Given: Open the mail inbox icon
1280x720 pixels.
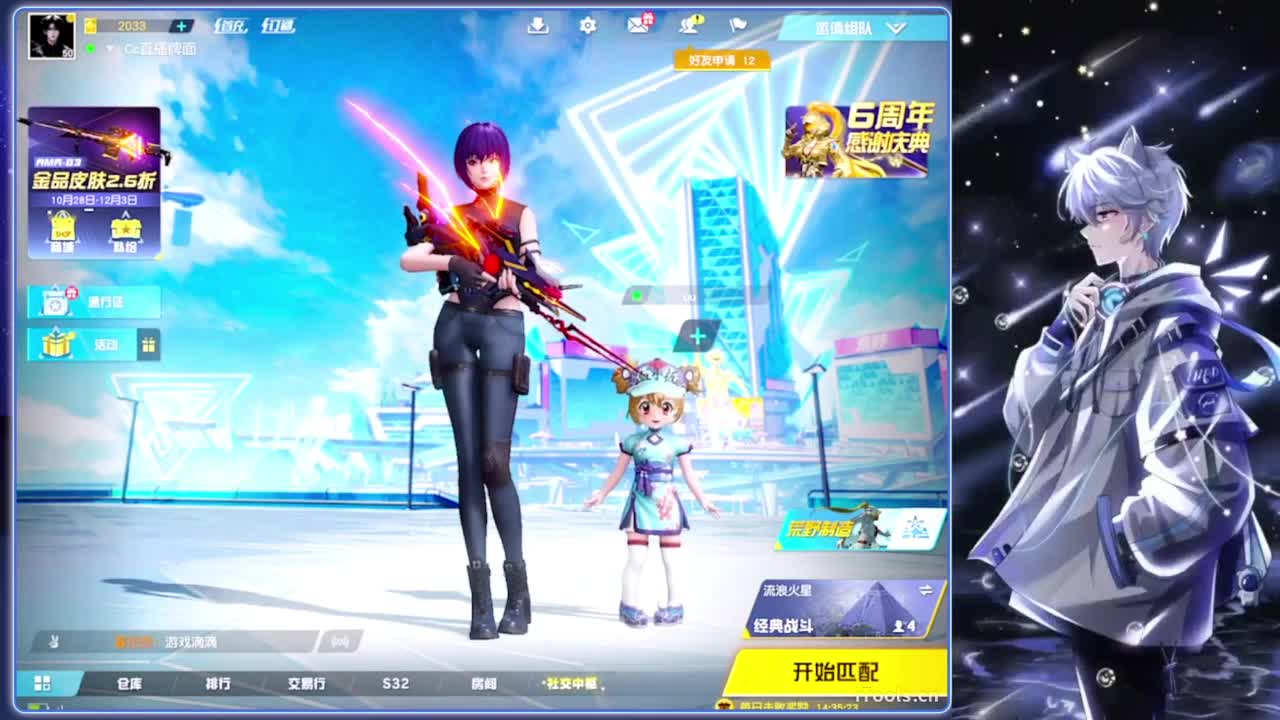Looking at the screenshot, I should click(638, 26).
